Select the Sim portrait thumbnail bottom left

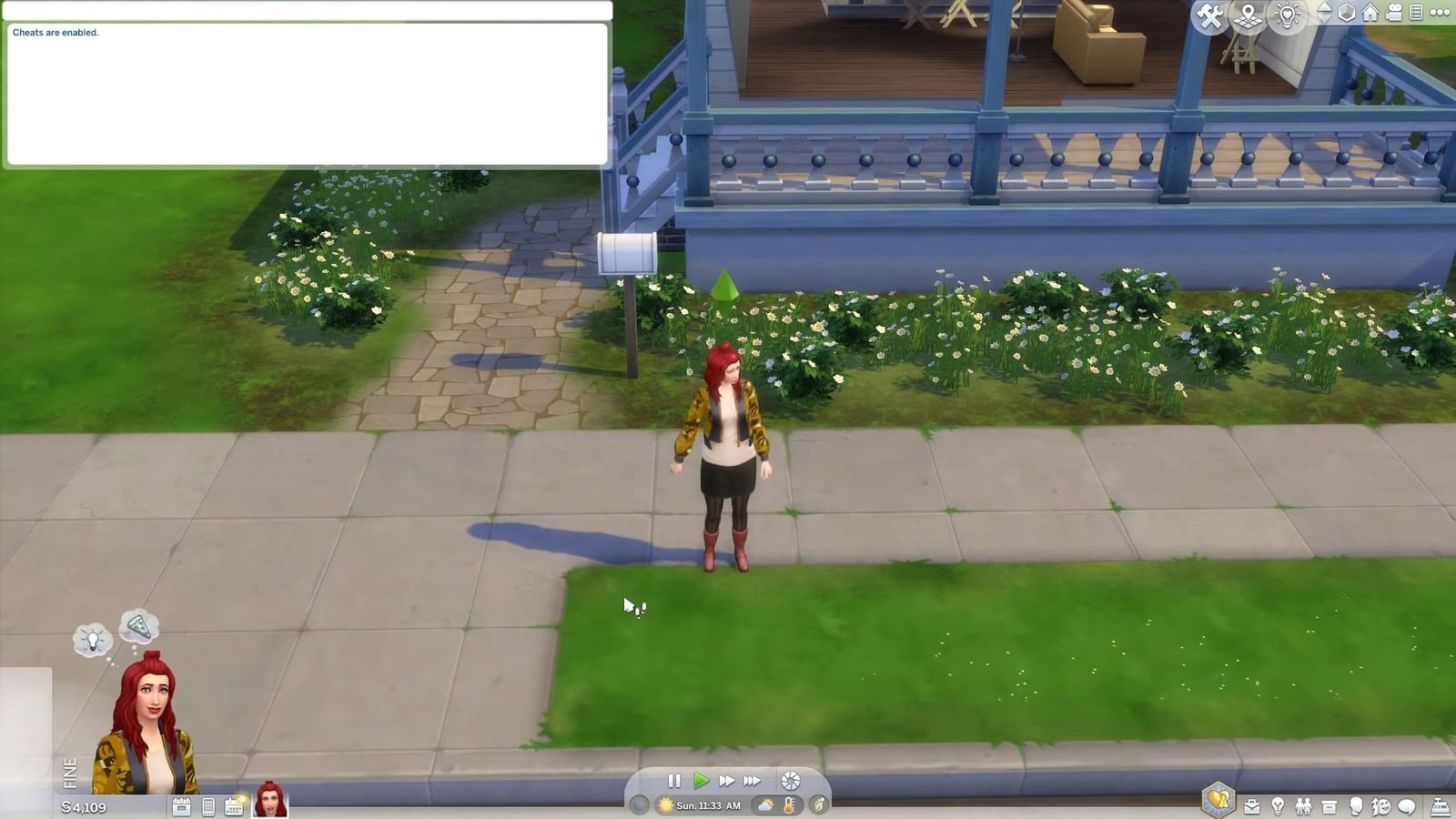click(x=268, y=801)
